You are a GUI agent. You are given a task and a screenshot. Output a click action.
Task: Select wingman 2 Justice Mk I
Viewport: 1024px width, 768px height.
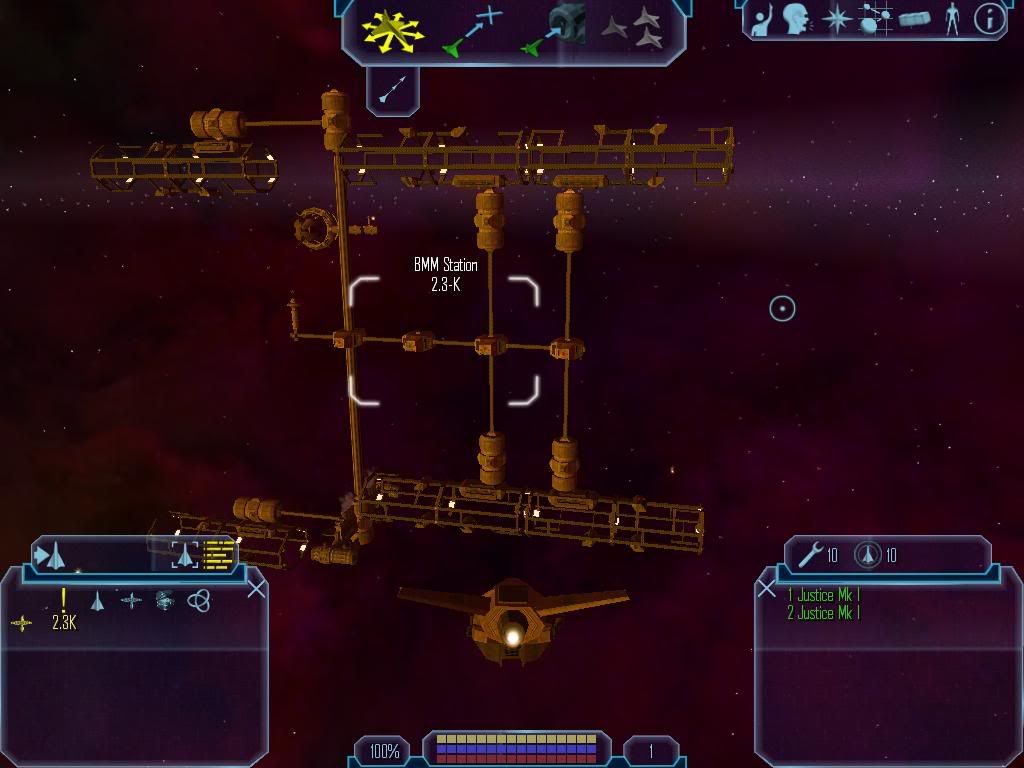[x=823, y=613]
